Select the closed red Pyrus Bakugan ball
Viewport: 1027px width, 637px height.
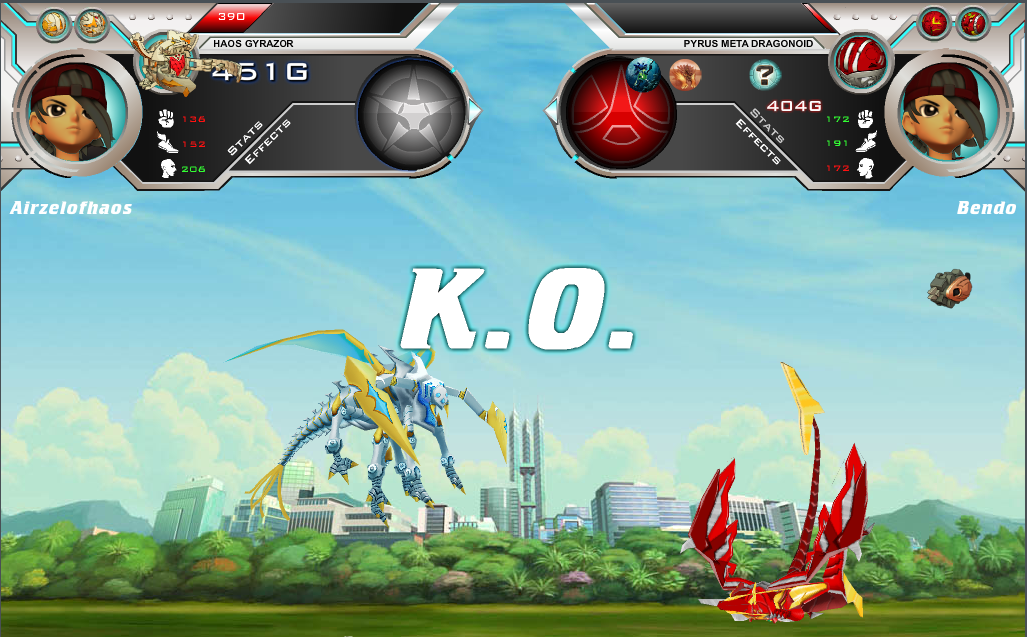858,58
